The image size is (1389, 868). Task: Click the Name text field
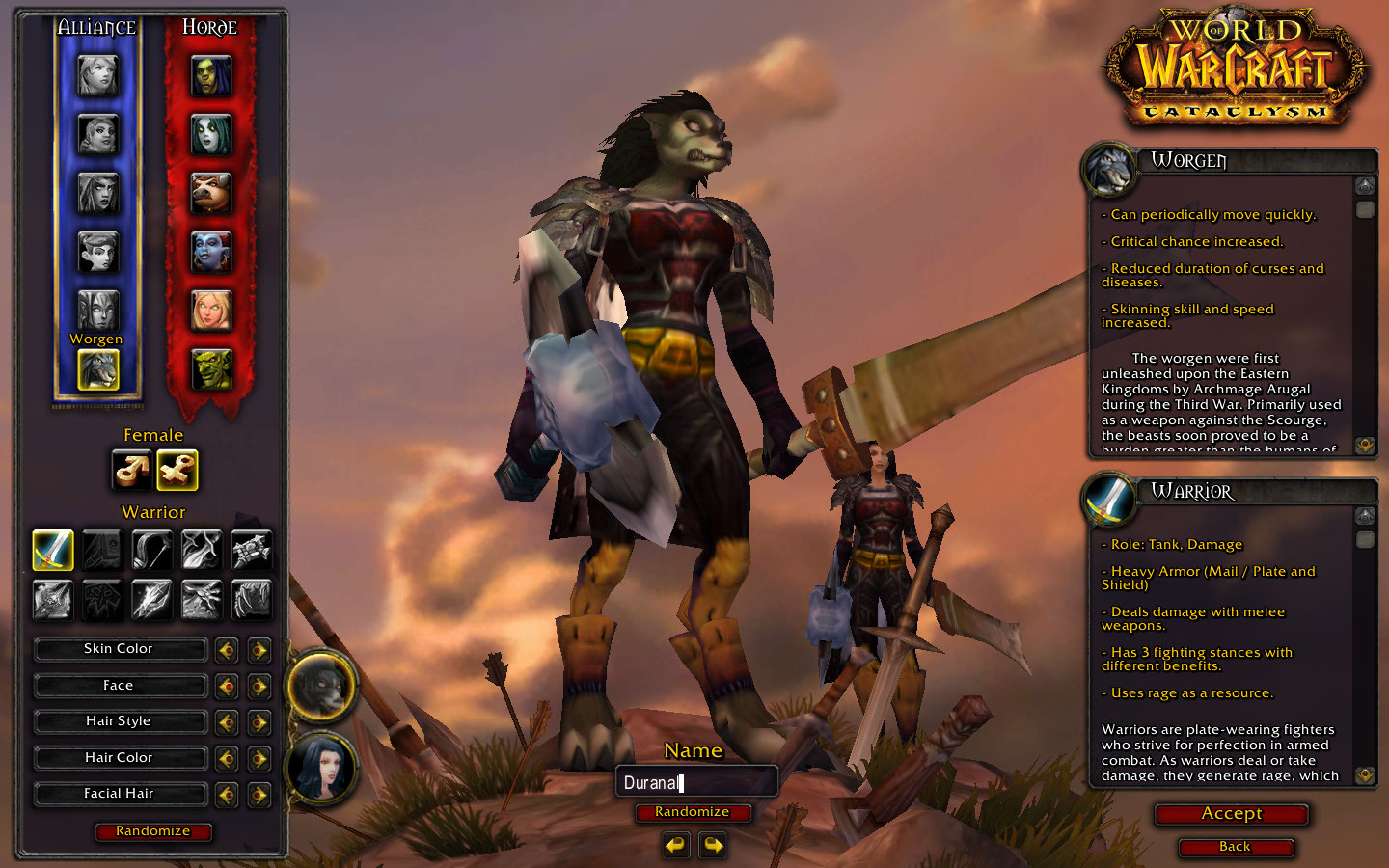click(x=695, y=782)
